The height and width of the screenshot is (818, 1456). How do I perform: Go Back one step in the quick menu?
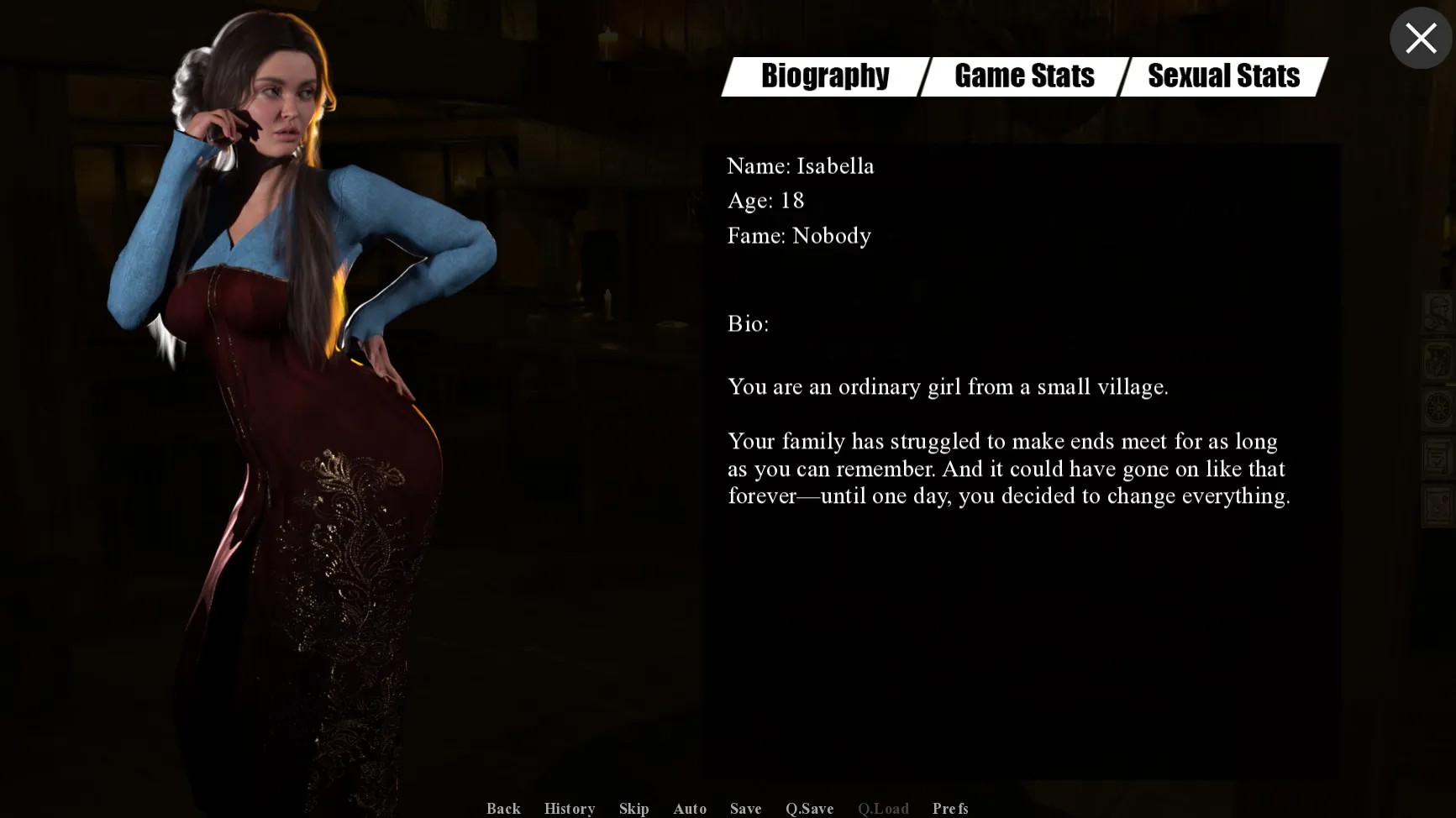point(503,808)
